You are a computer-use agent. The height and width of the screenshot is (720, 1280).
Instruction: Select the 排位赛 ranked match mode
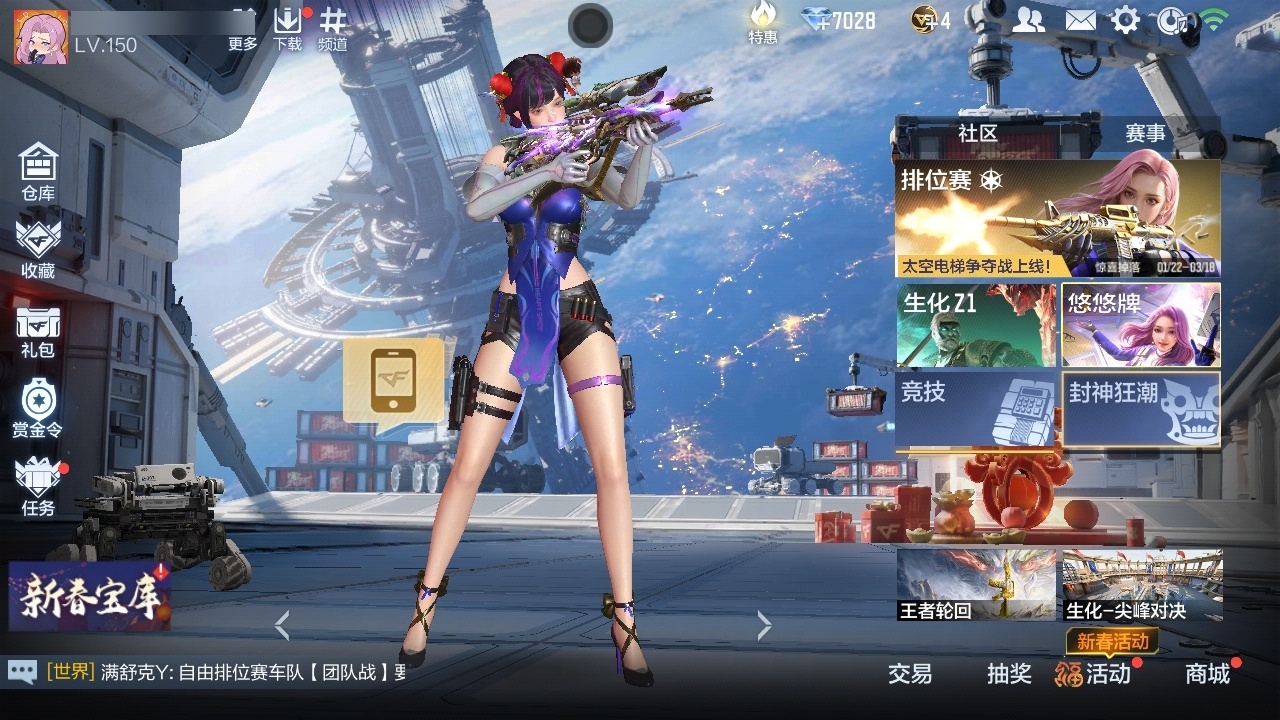1057,219
